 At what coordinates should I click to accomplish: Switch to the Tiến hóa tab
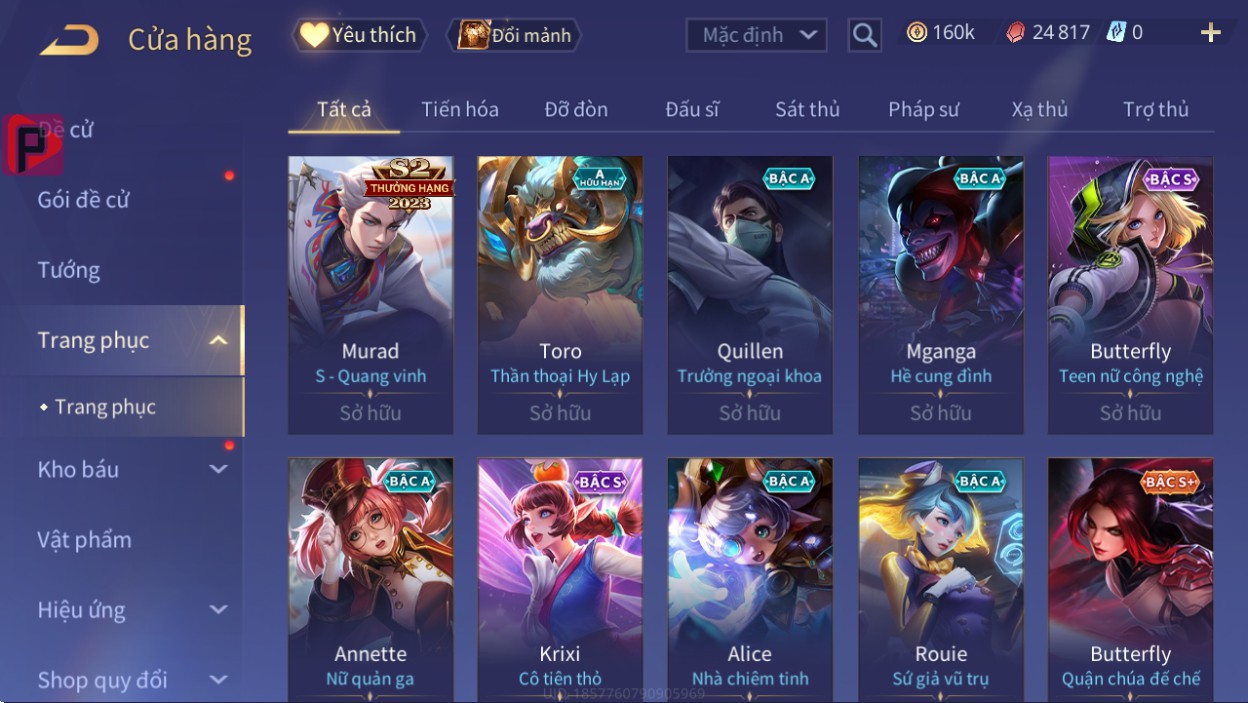pos(460,109)
